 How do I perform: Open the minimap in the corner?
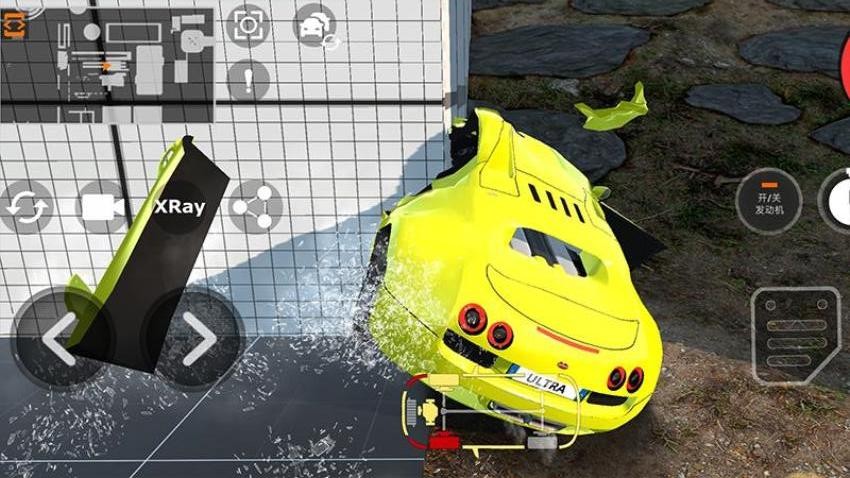coord(108,66)
